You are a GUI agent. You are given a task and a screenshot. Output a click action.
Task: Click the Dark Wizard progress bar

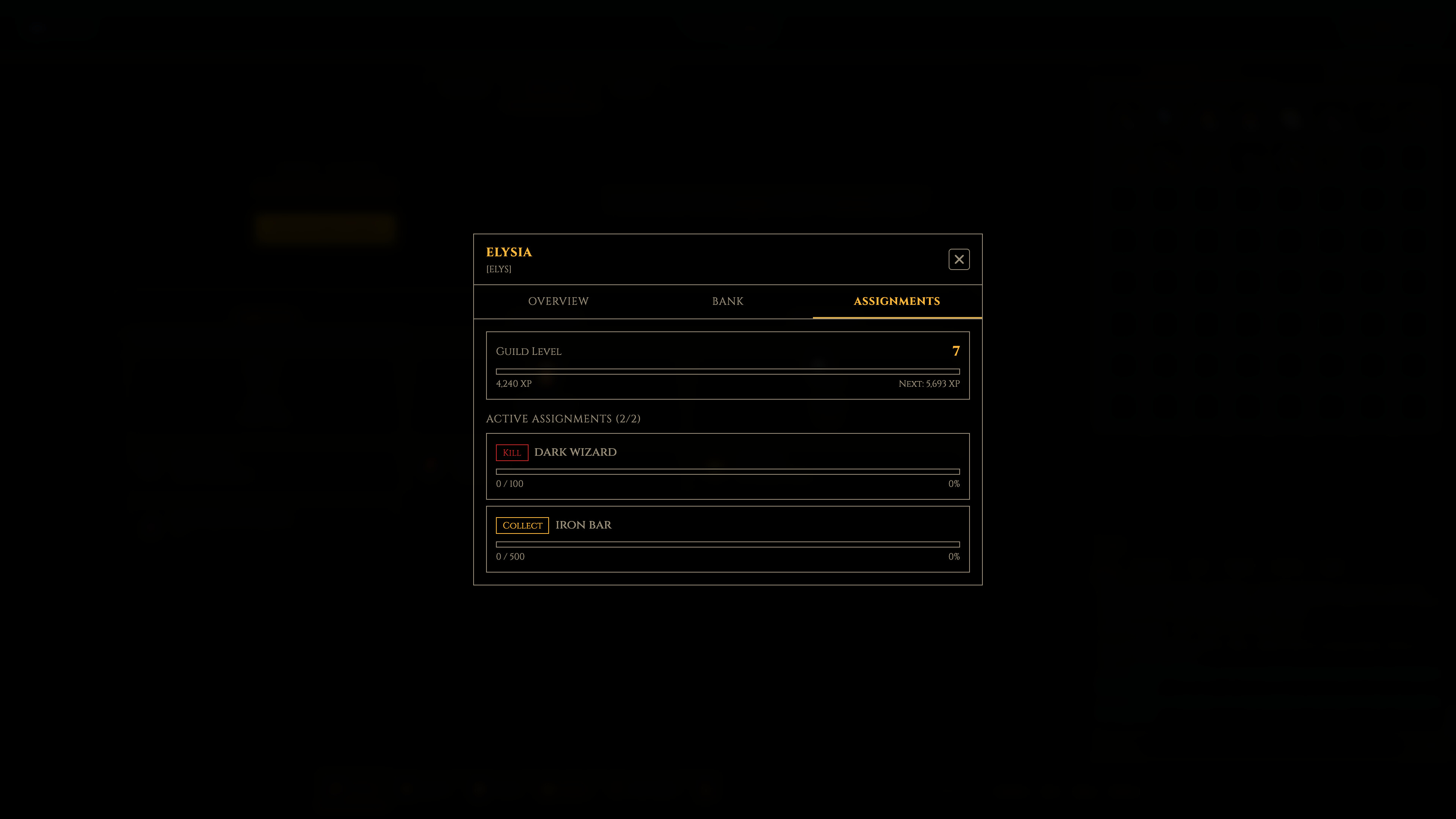(x=727, y=471)
